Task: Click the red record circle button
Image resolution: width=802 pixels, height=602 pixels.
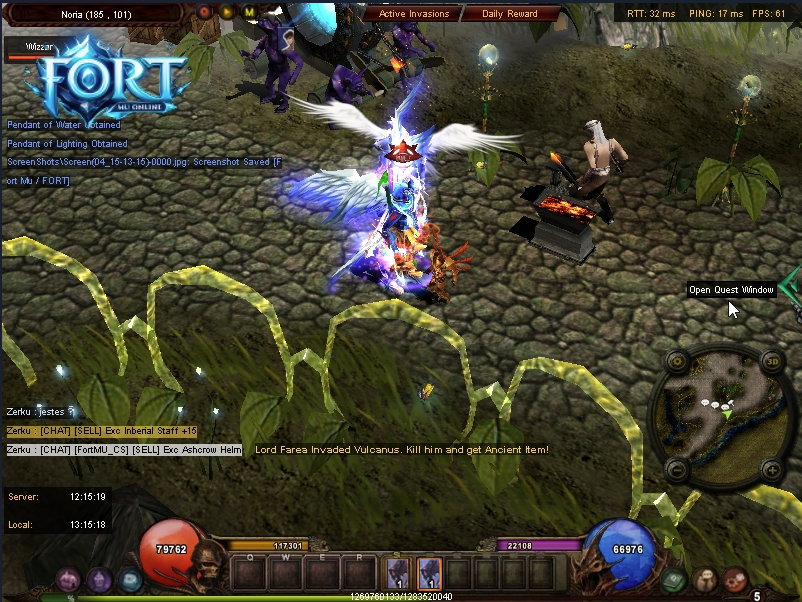Action: point(205,13)
